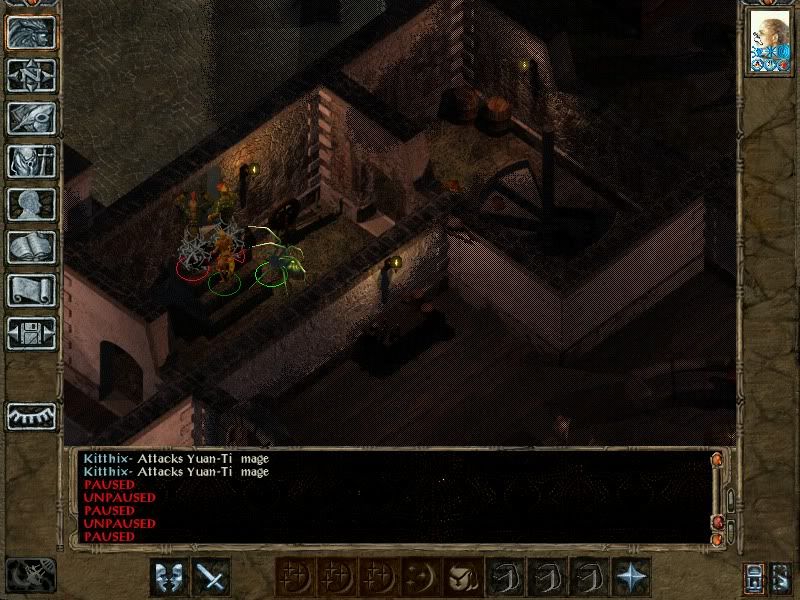Activate the guard shield action button

coord(168,577)
